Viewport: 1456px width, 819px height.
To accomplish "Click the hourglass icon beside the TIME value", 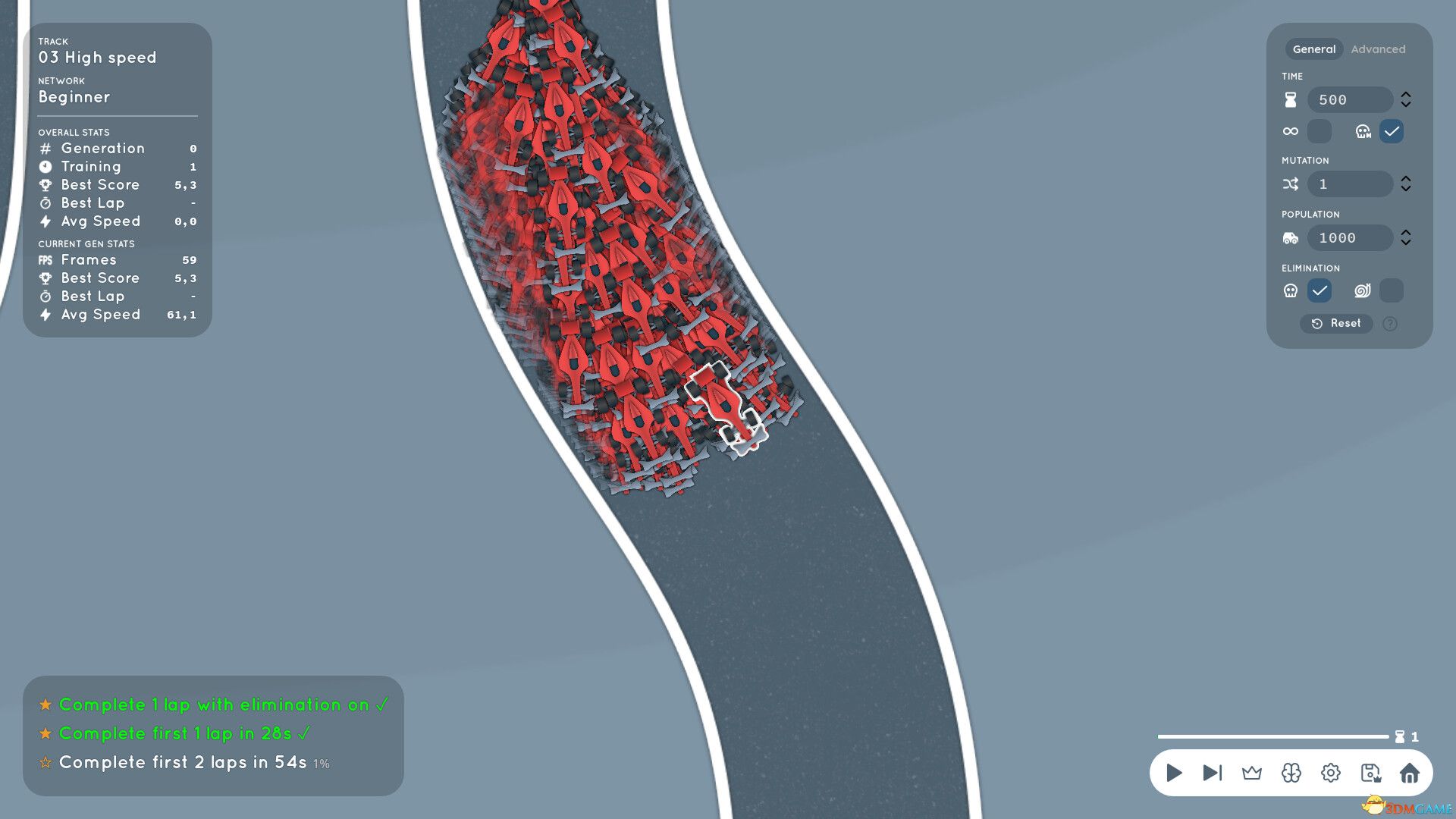I will pyautogui.click(x=1290, y=99).
